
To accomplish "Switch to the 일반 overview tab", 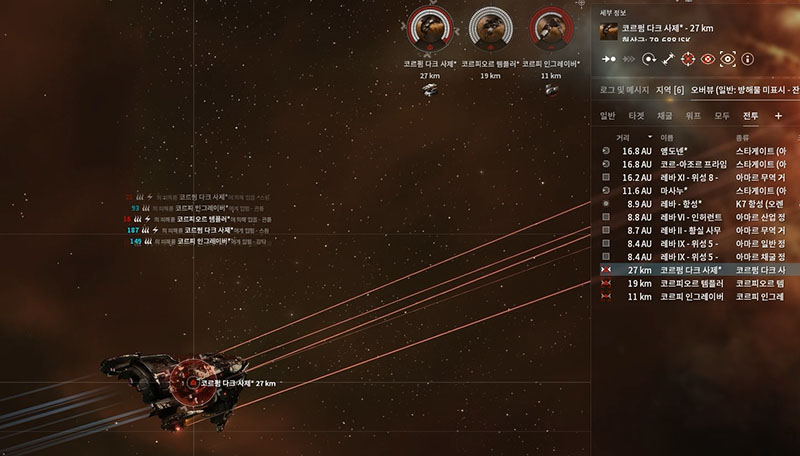I will (x=607, y=116).
